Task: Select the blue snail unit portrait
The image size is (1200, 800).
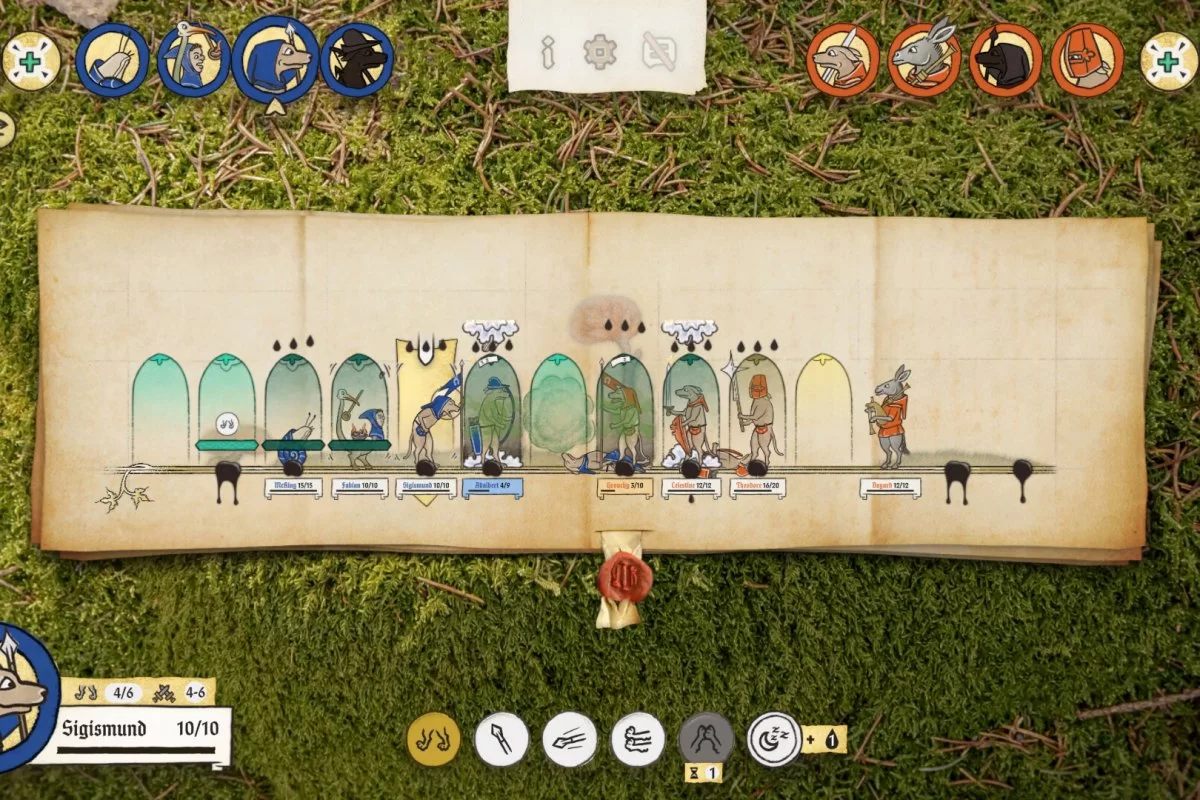Action: pos(112,60)
